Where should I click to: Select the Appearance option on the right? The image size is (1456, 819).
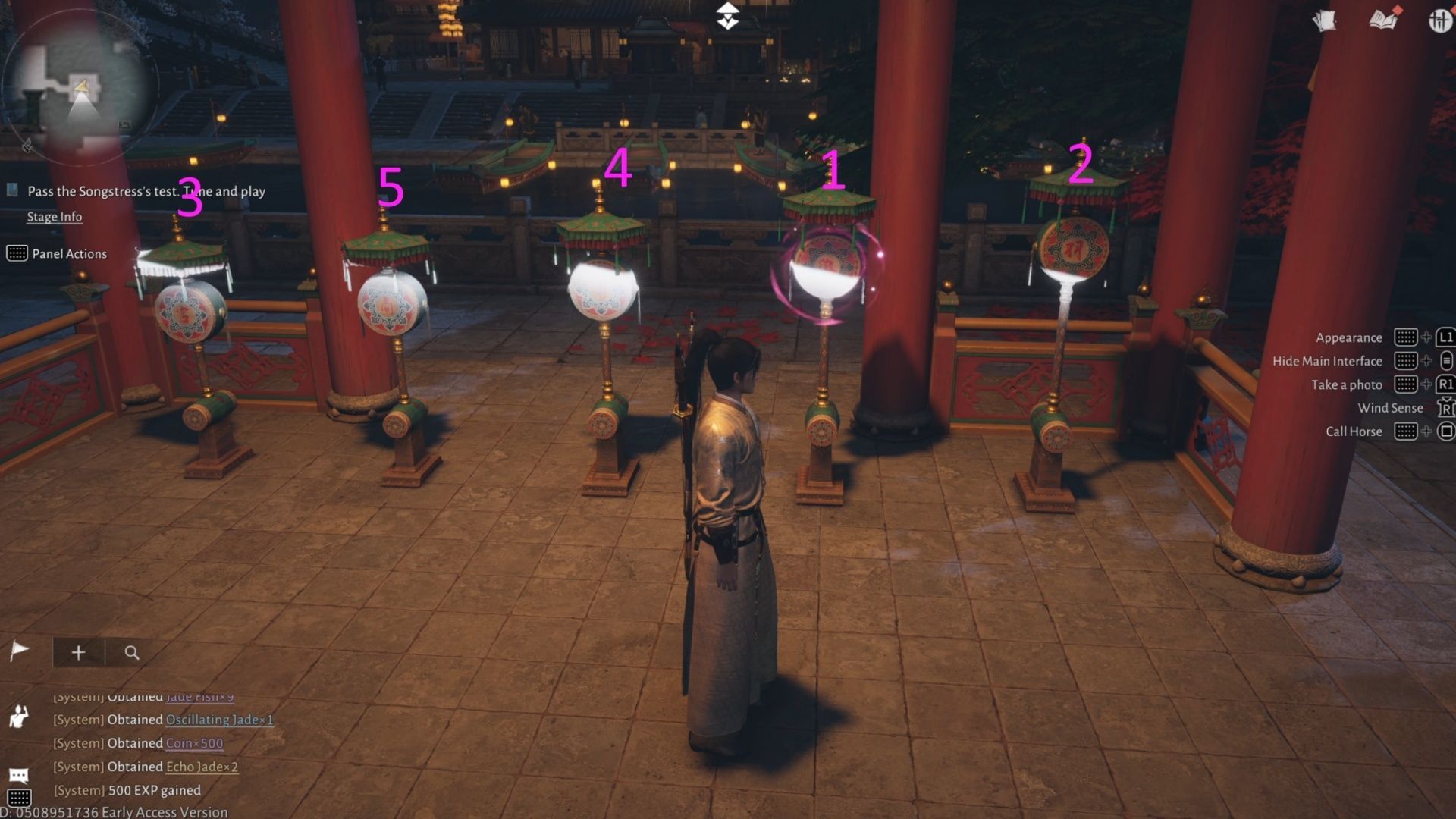[1351, 337]
